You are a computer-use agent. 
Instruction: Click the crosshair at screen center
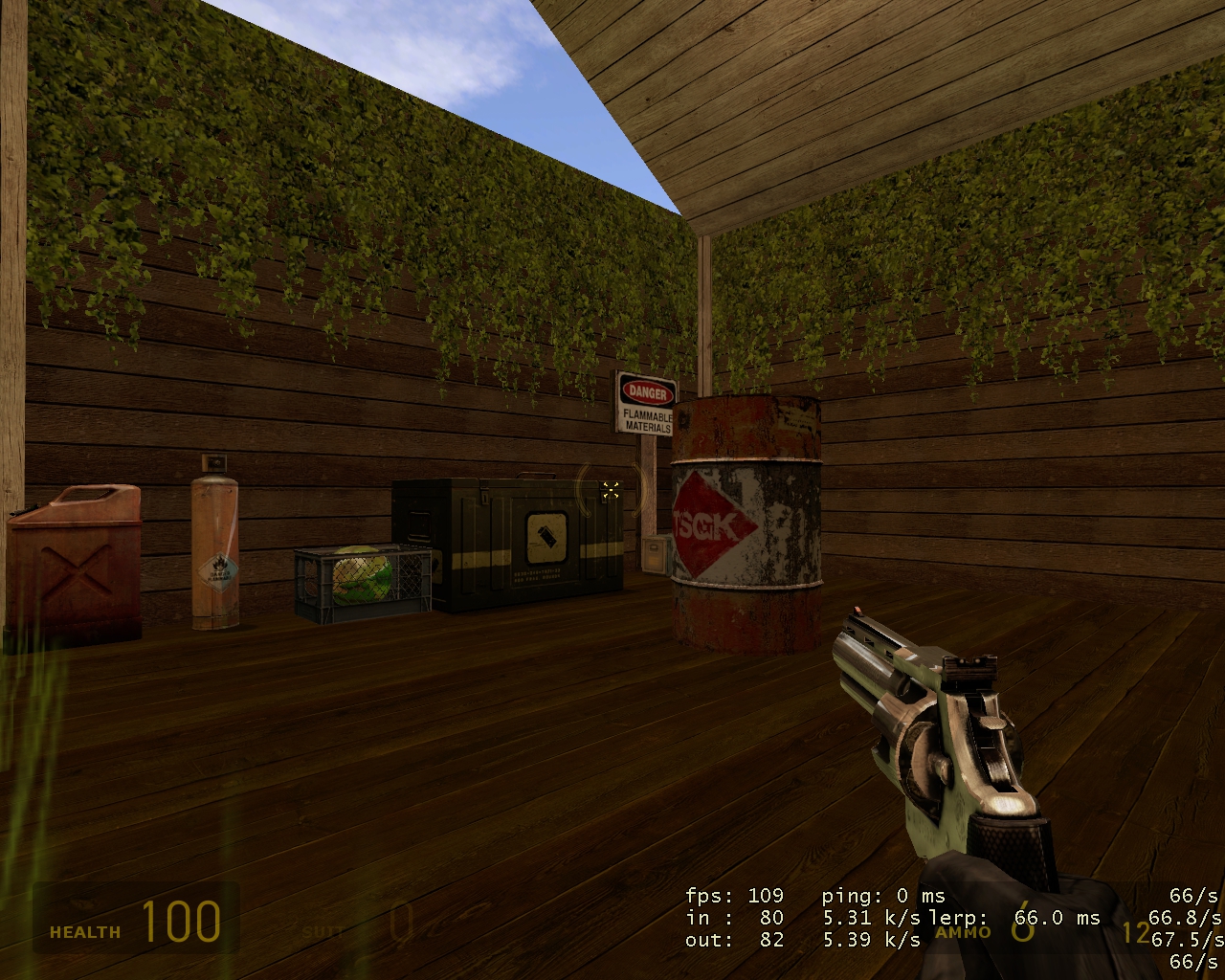pos(612,490)
